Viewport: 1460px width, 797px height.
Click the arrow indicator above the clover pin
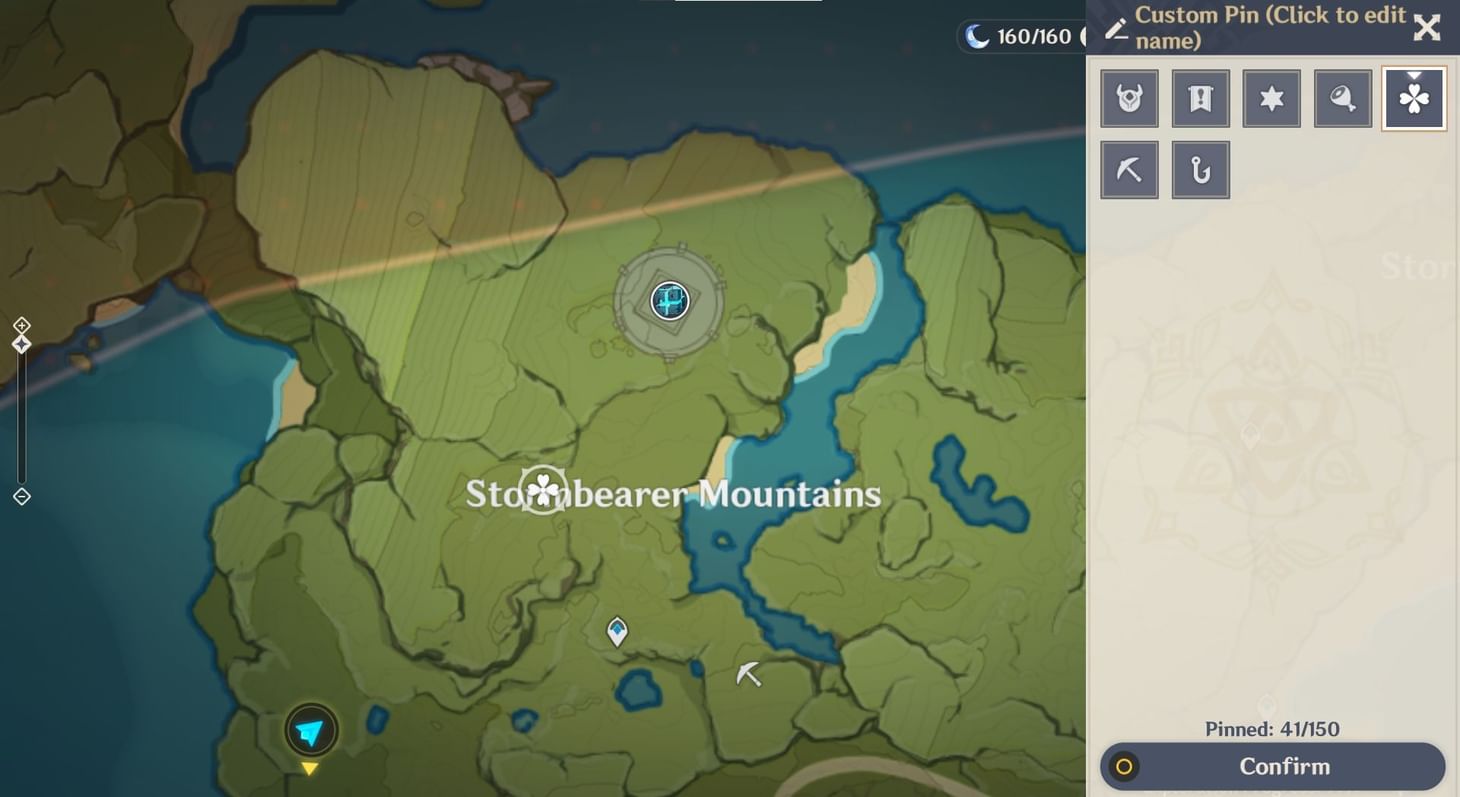click(x=1413, y=75)
